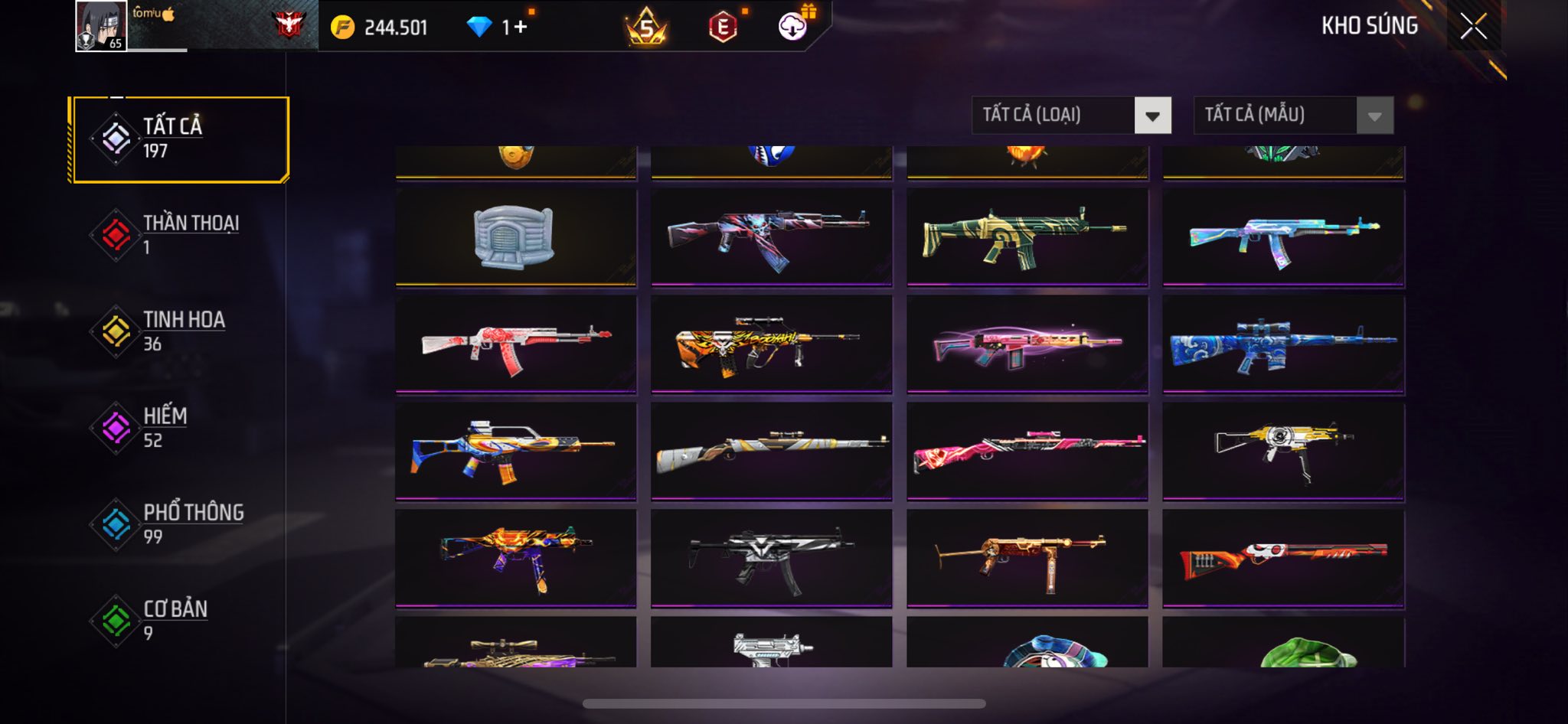
Task: Open the red Elite Pass icon
Action: pyautogui.click(x=723, y=28)
